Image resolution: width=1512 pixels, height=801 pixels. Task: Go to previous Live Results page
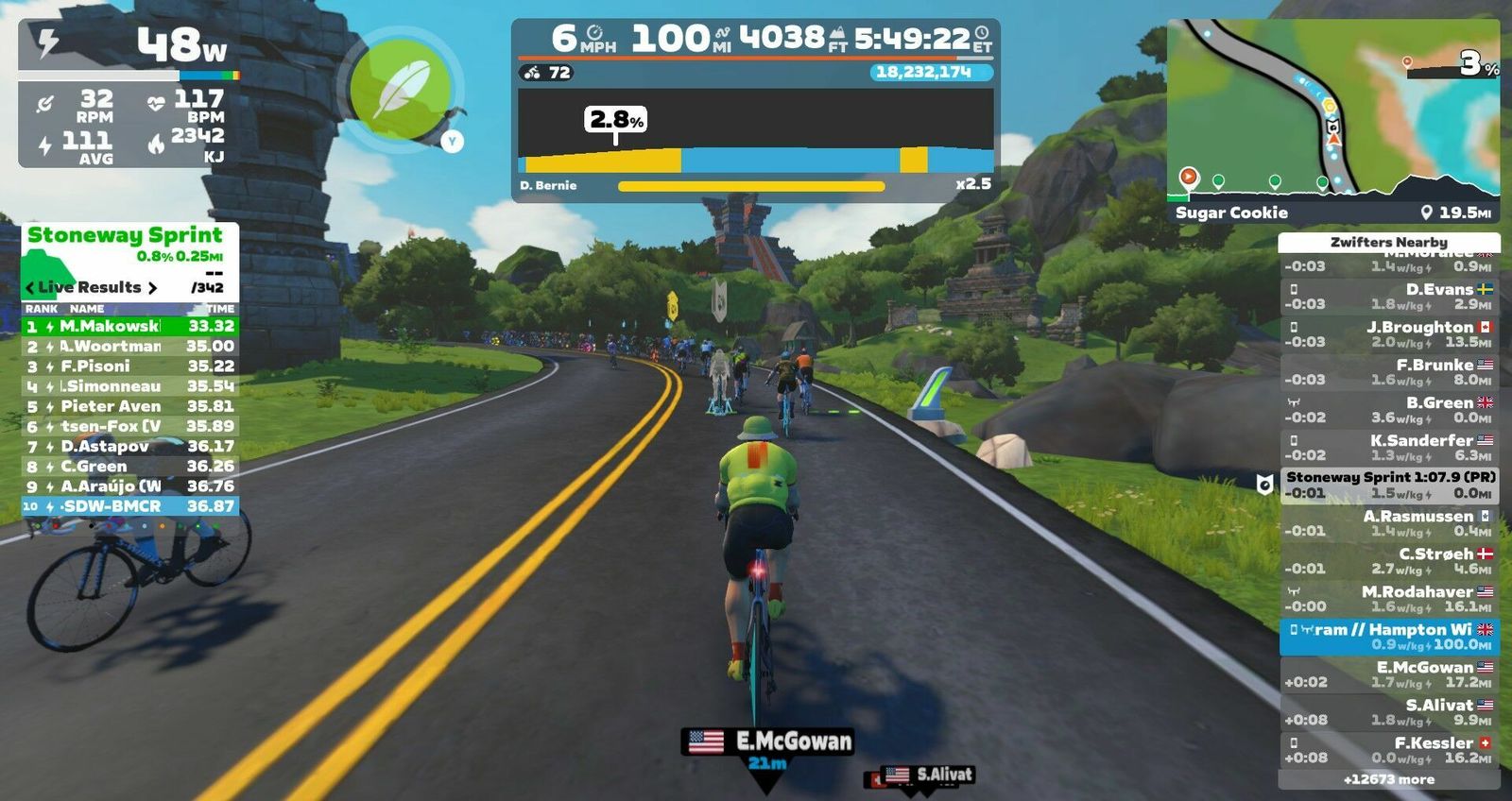pyautogui.click(x=30, y=288)
